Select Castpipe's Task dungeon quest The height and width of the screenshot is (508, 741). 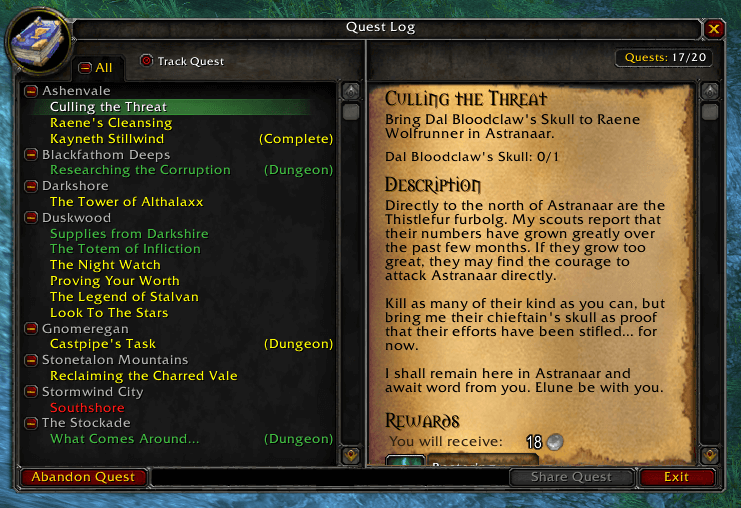point(103,344)
